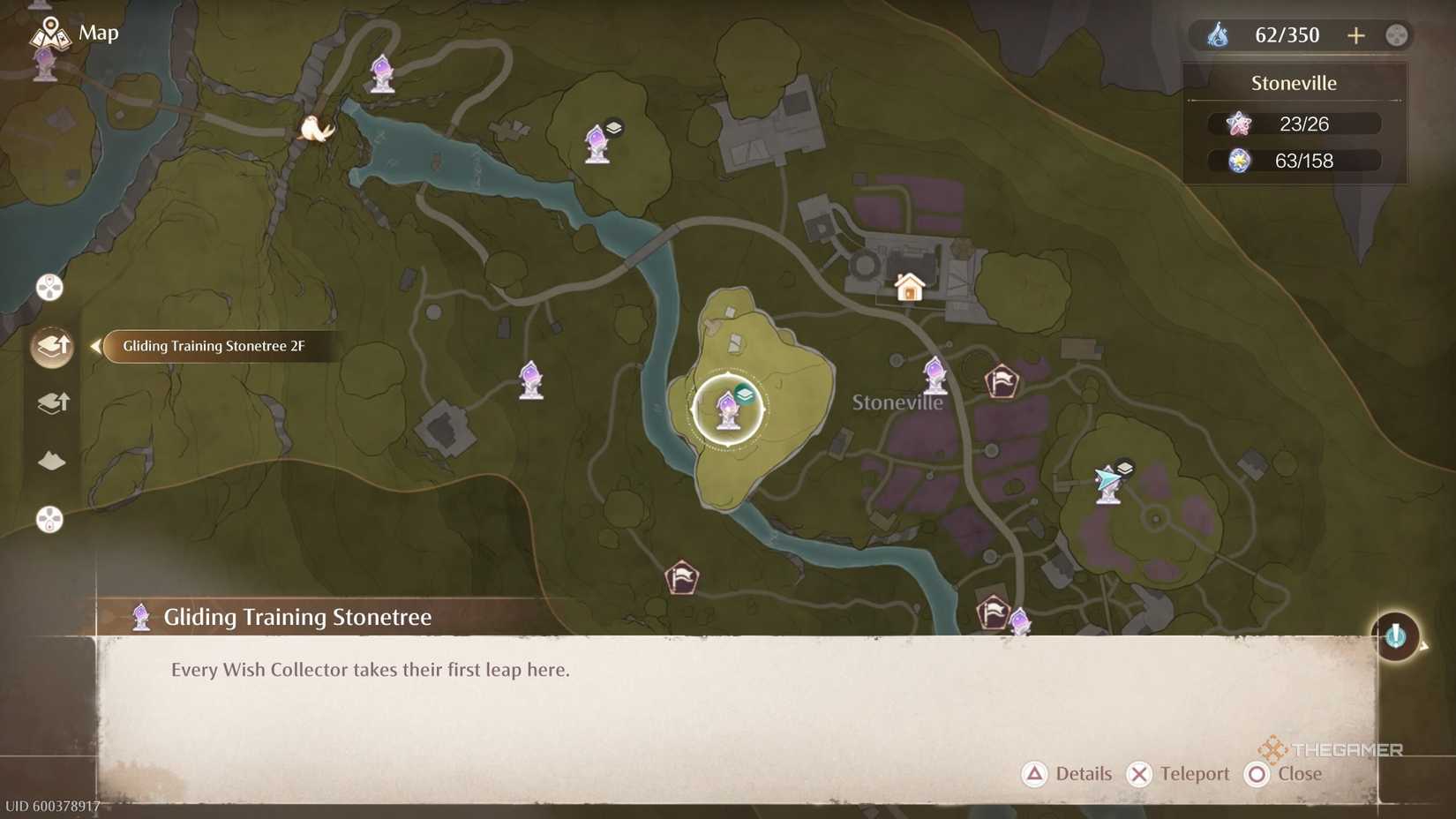Click the plus button to add stamina currency

[x=1356, y=35]
